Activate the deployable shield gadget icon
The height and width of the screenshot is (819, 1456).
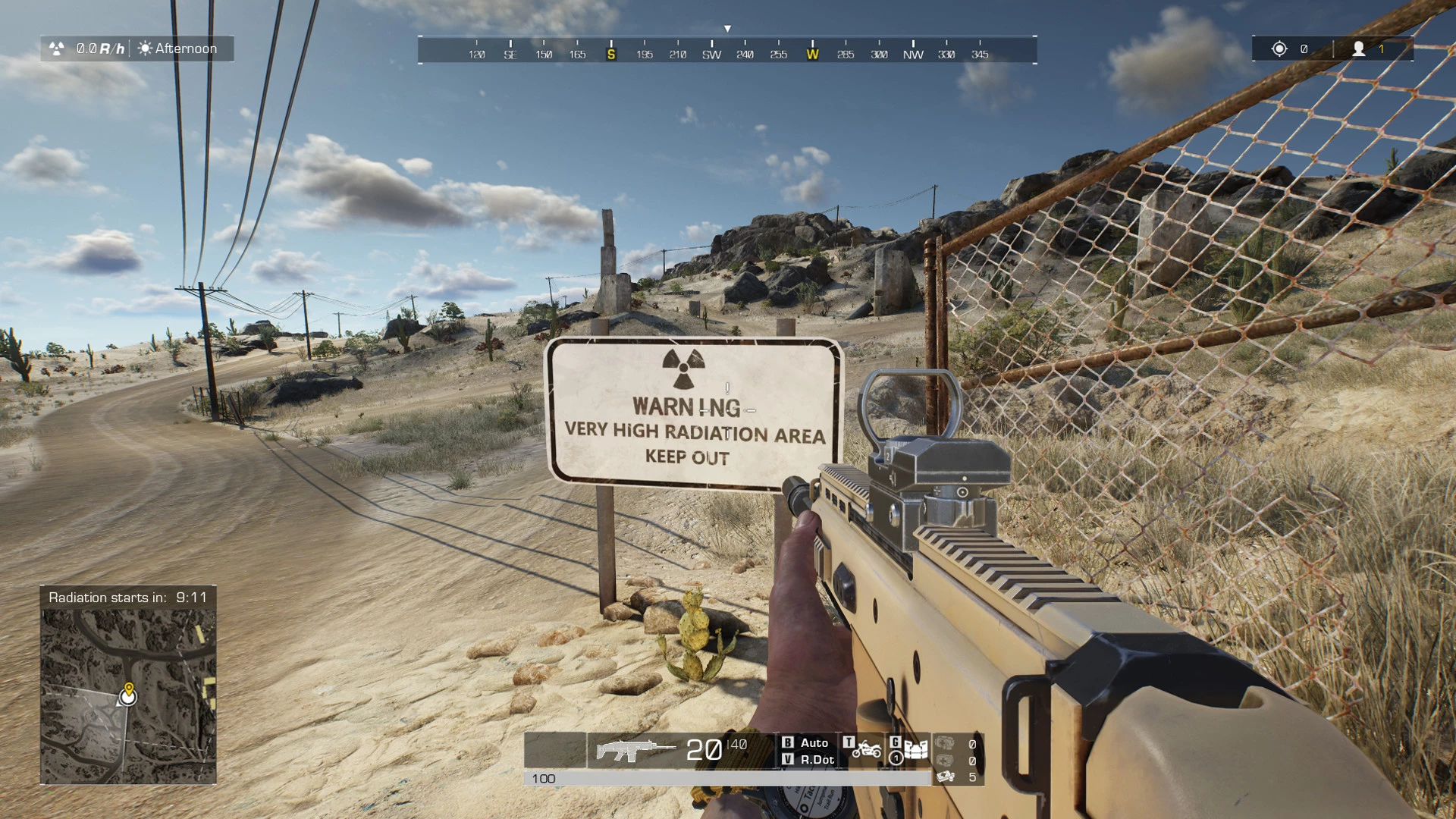click(915, 751)
